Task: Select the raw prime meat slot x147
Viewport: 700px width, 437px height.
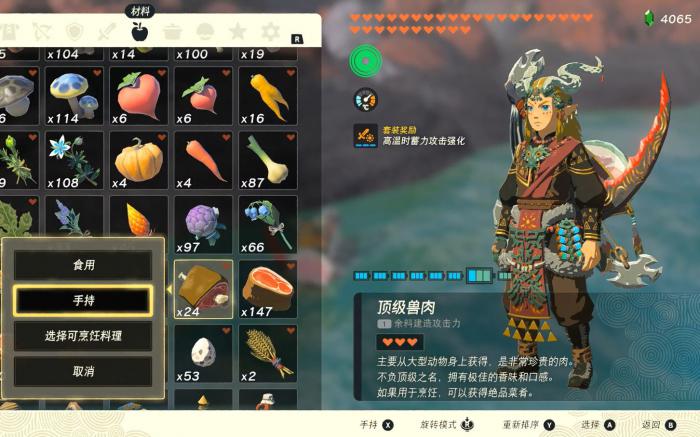Action: coord(268,289)
